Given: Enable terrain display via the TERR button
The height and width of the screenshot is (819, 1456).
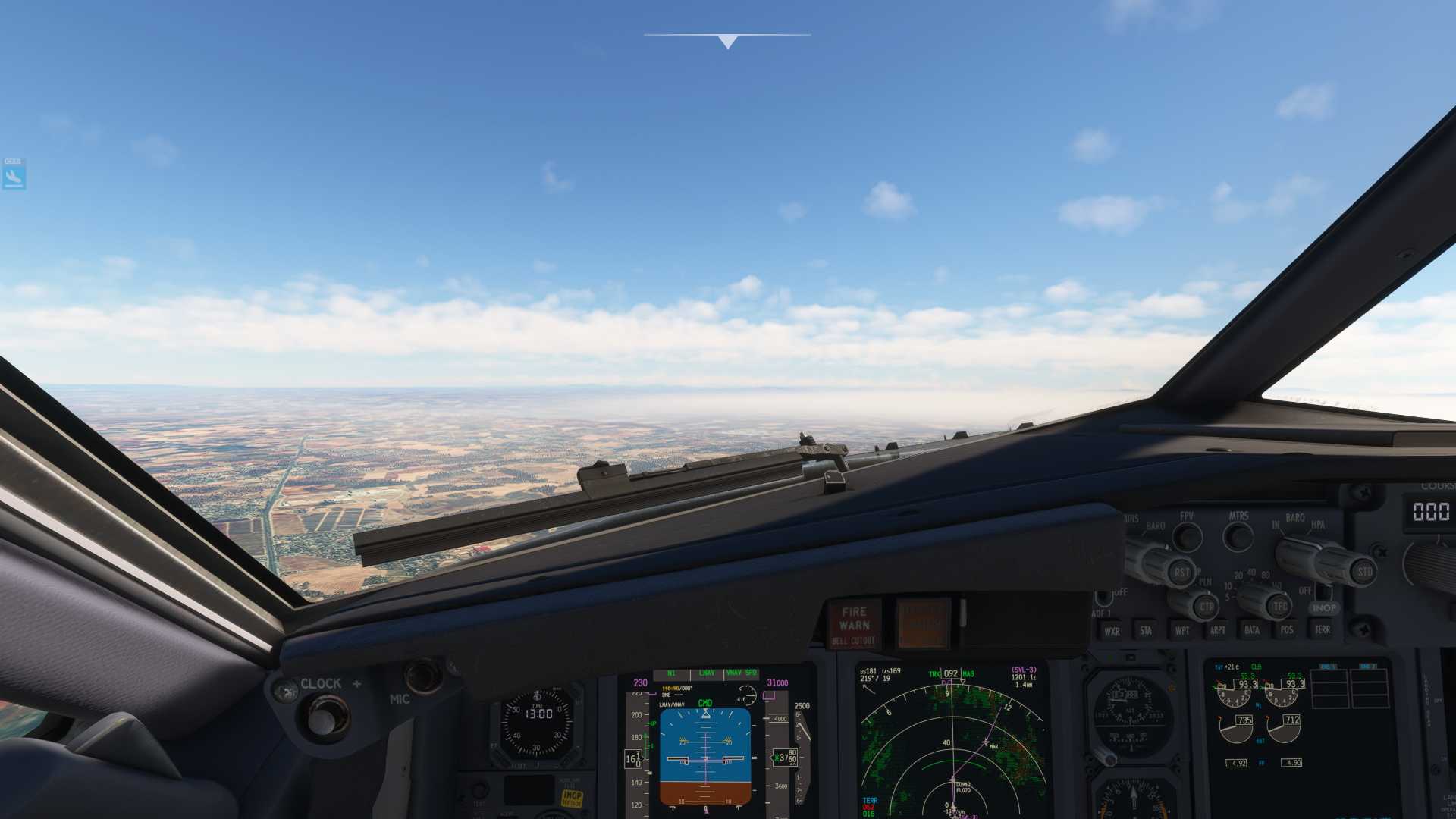Looking at the screenshot, I should (x=1323, y=629).
